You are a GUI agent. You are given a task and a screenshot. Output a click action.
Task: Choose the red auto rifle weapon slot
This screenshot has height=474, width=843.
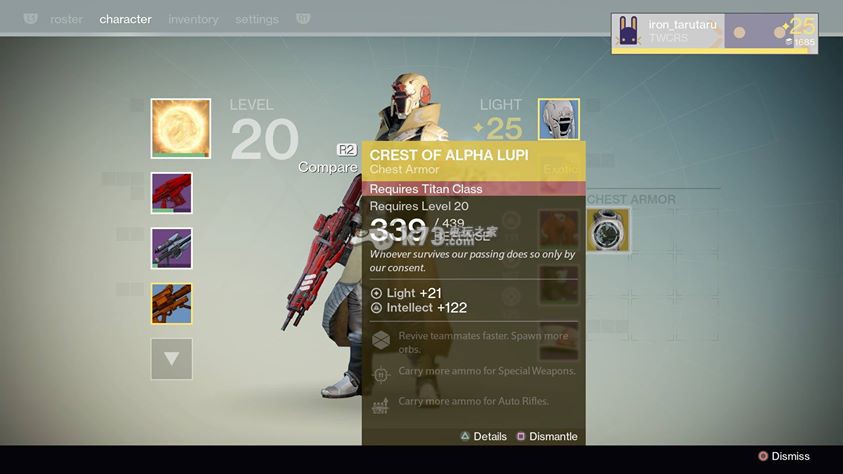click(x=171, y=193)
